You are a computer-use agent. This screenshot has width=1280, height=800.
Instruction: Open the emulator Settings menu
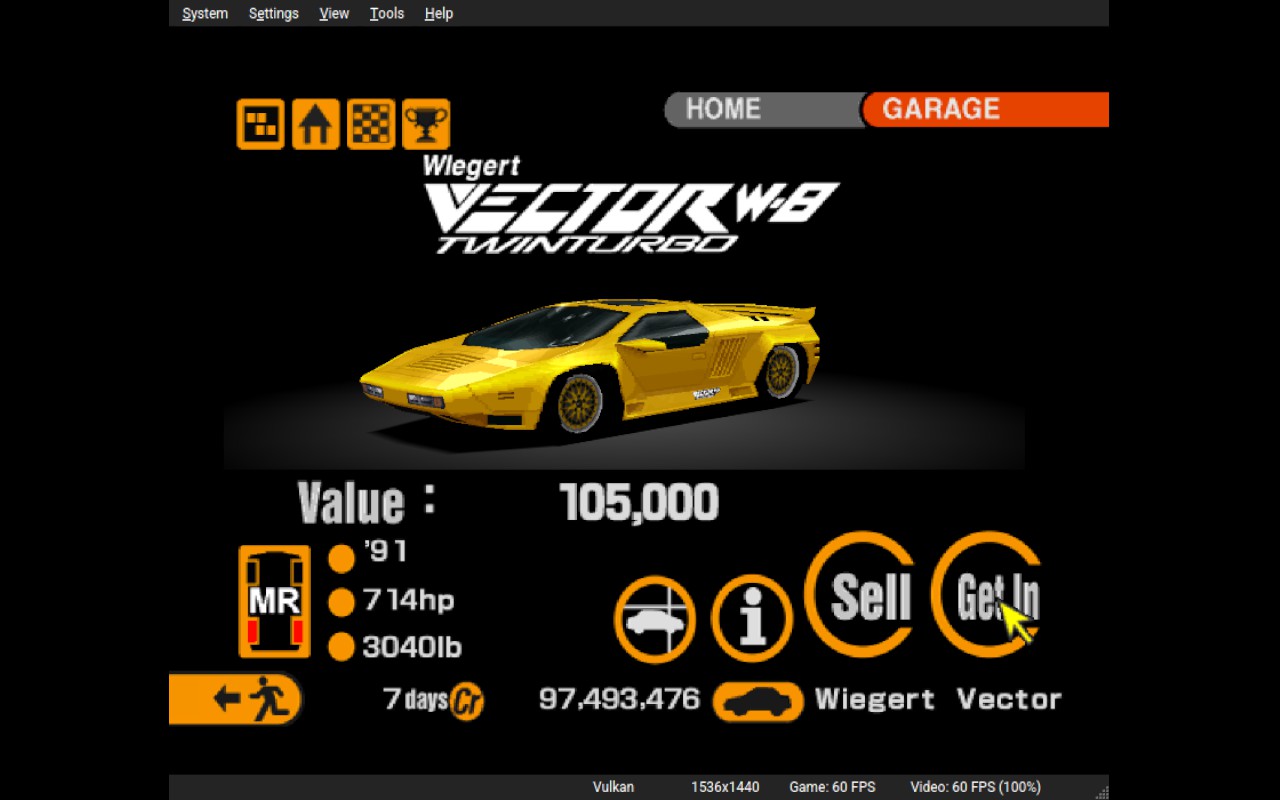[x=273, y=13]
